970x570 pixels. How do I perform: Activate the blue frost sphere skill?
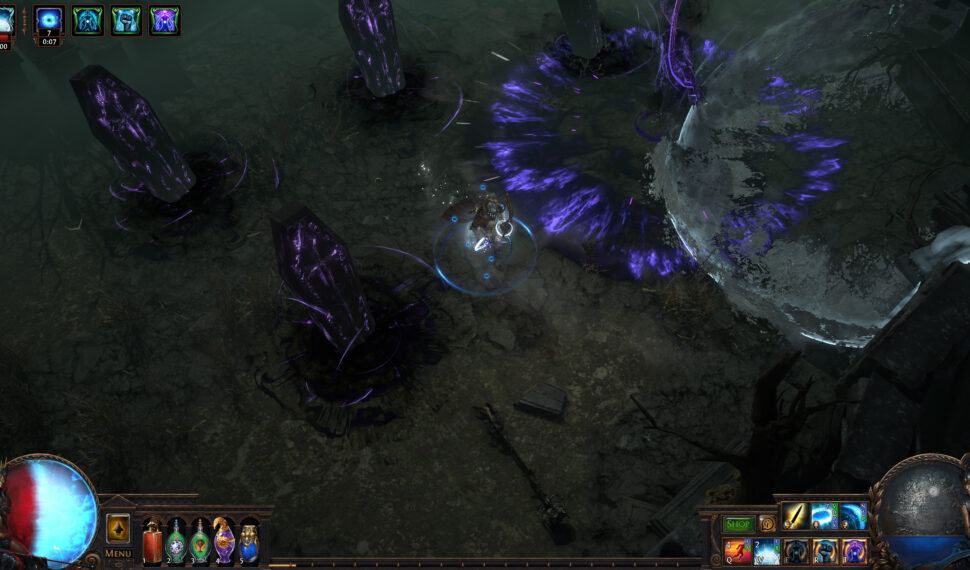(x=853, y=517)
